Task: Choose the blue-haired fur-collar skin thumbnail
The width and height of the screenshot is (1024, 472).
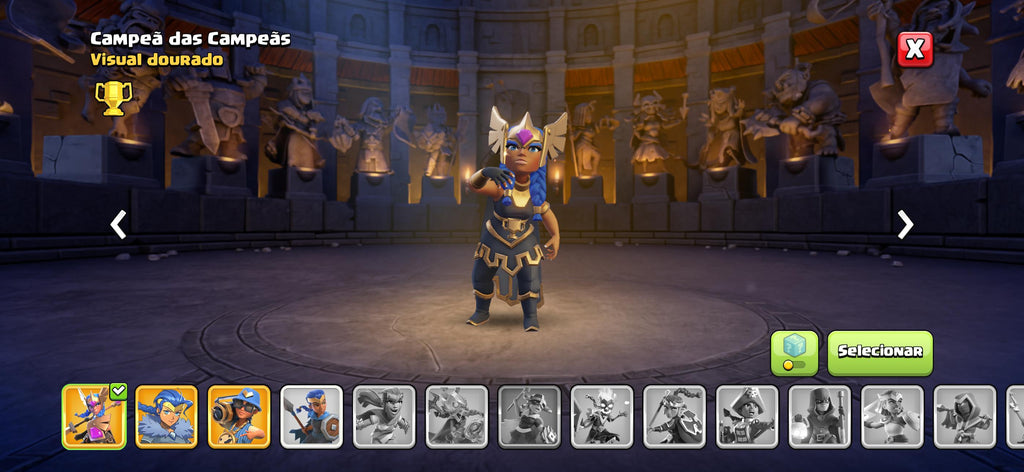Action: pyautogui.click(x=166, y=416)
